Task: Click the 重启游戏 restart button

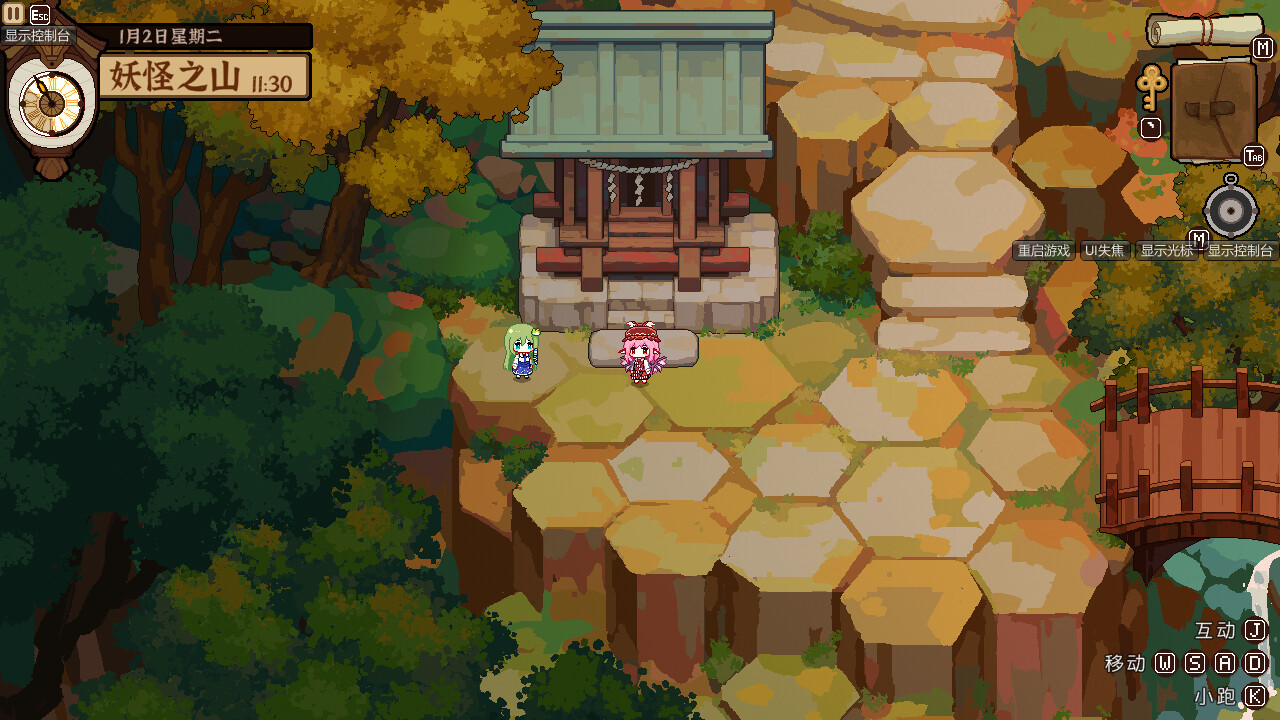Action: [1043, 250]
